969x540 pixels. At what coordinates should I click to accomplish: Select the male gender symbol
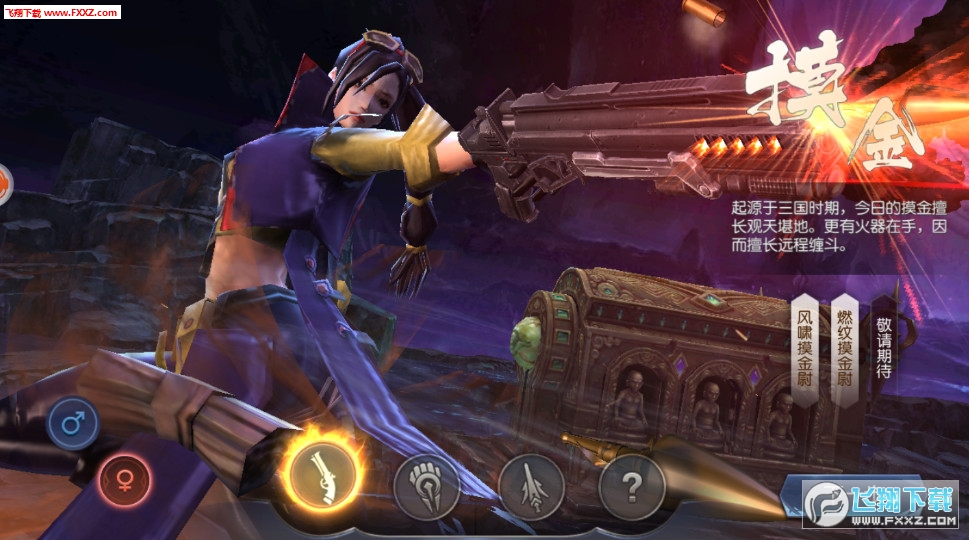[72, 422]
